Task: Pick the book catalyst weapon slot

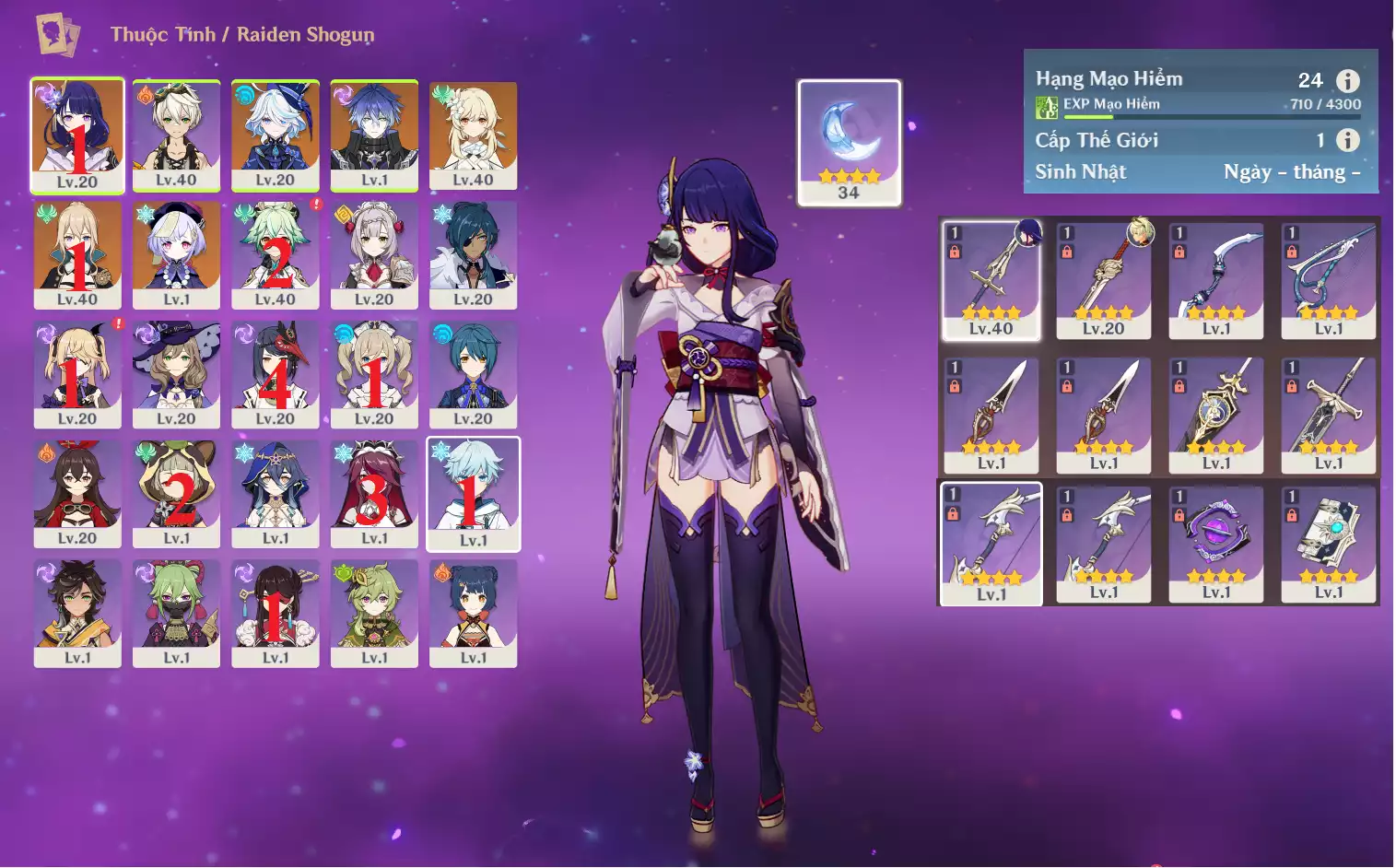Action: click(x=1329, y=544)
